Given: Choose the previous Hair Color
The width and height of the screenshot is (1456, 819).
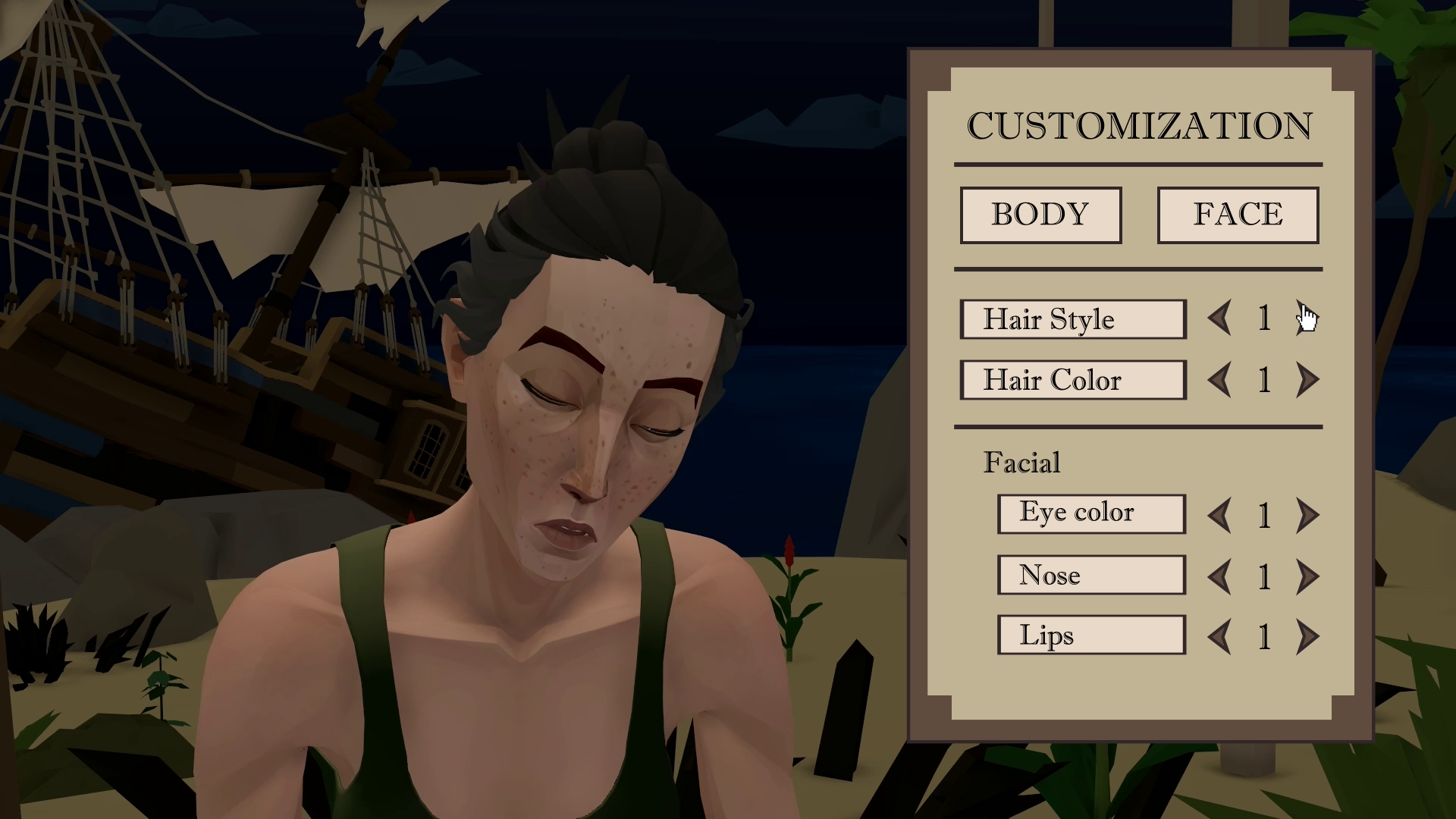Looking at the screenshot, I should pos(1219,380).
